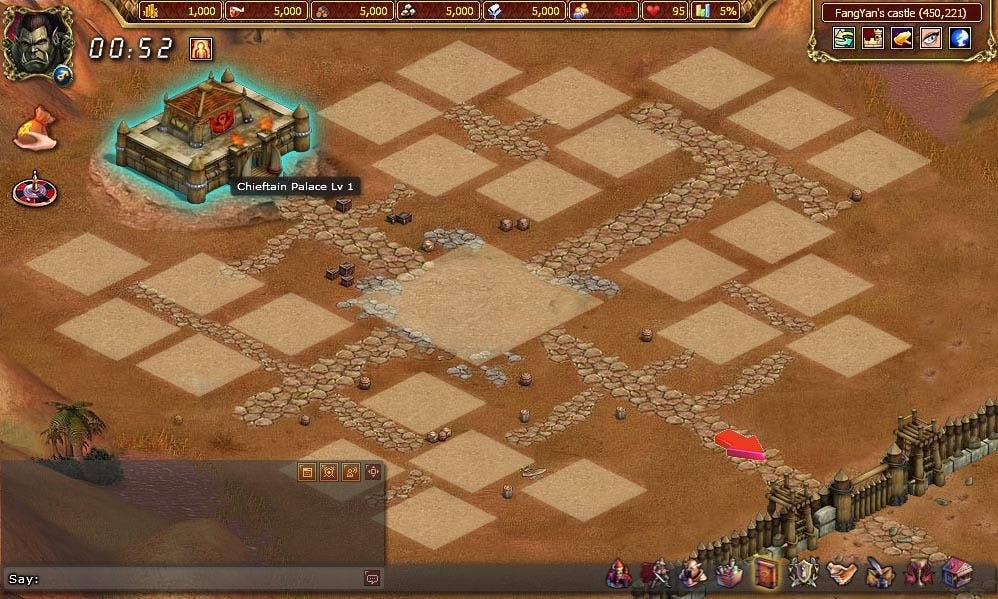The height and width of the screenshot is (599, 998).
Task: Open the eye icon under castle name
Action: 930,38
